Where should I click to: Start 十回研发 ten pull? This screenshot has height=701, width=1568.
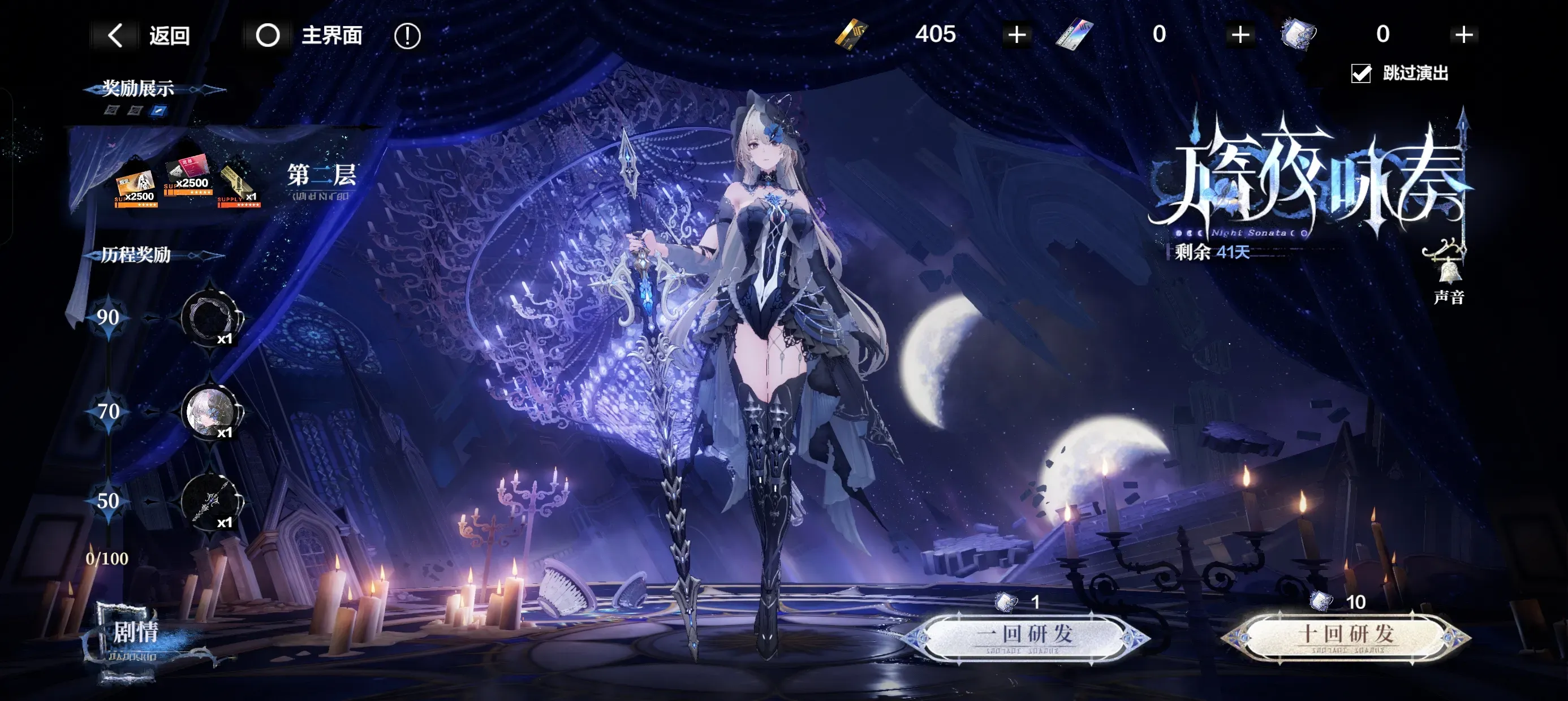(1346, 636)
